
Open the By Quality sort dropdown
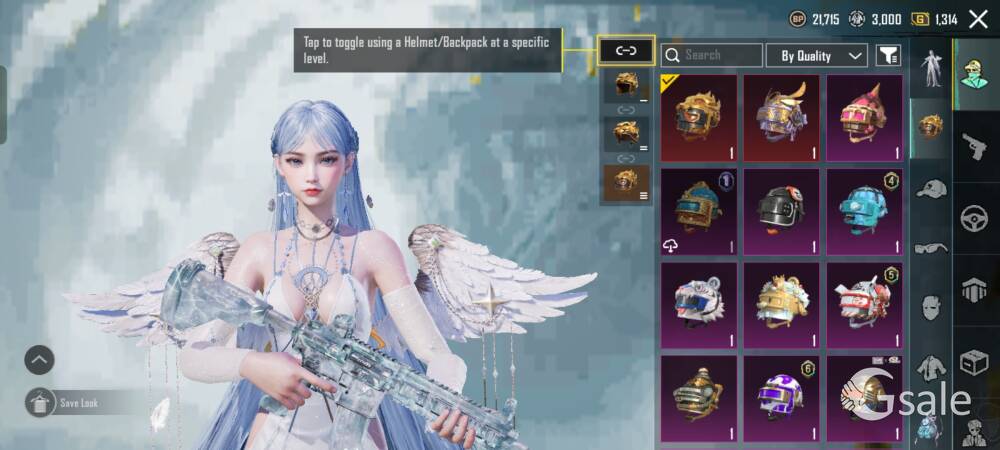(x=822, y=55)
